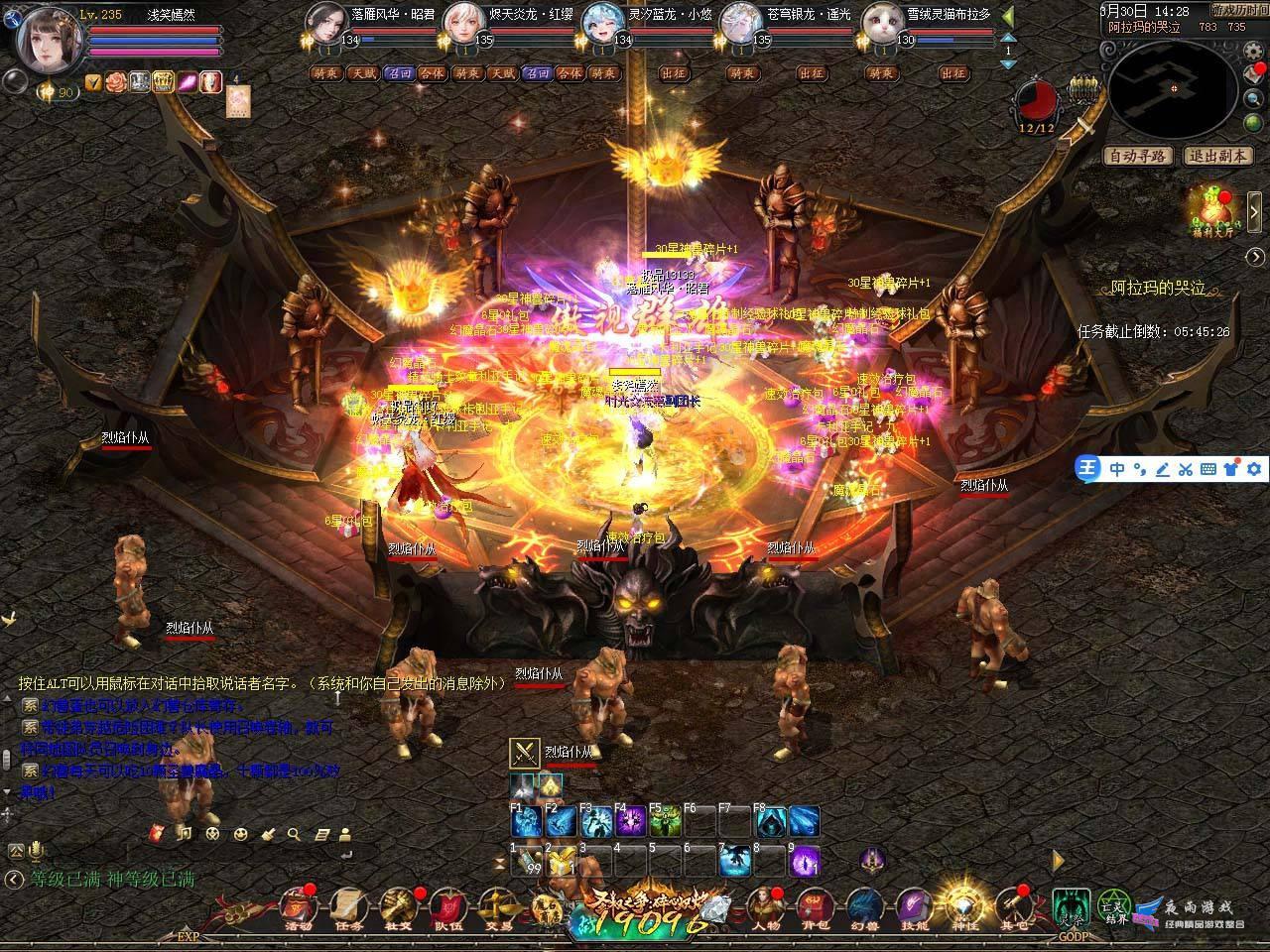The height and width of the screenshot is (952, 1270).
Task: Toggle the microphone beside the 公 chat button
Action: pos(36,851)
